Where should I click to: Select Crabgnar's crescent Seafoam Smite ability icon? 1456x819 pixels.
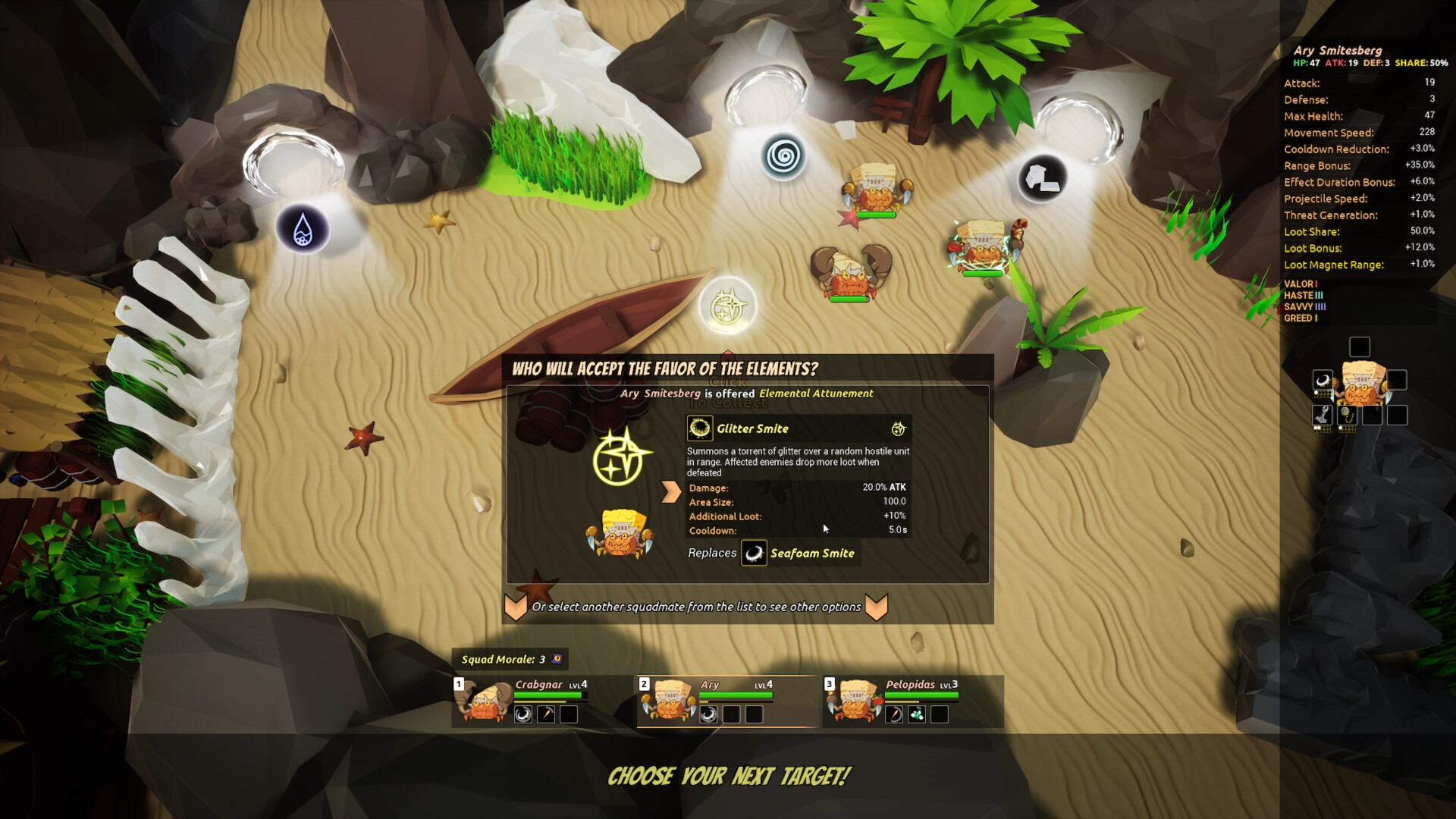coord(522,715)
